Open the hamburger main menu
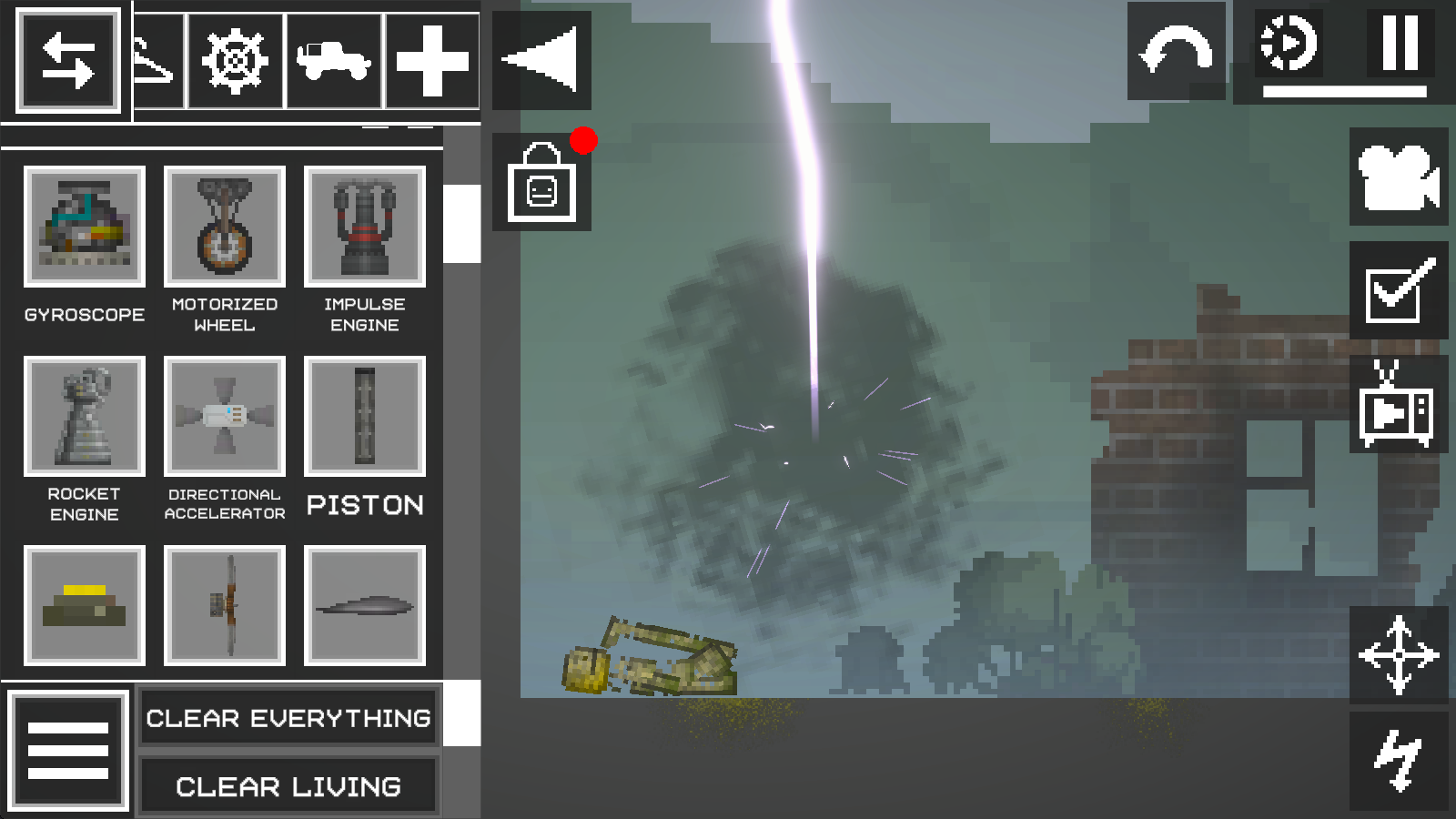 tap(68, 750)
